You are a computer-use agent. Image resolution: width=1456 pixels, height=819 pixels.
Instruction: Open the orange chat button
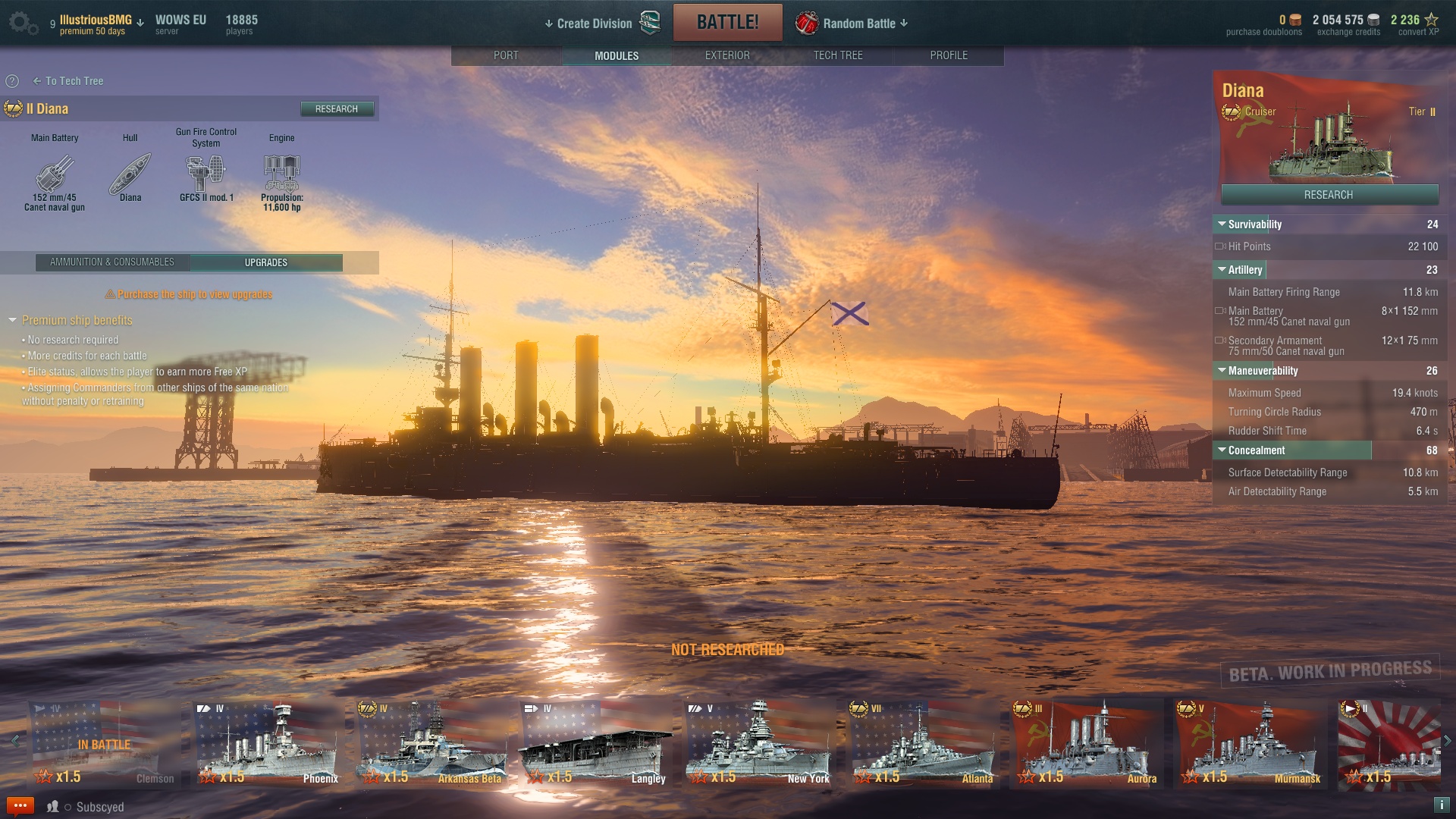pyautogui.click(x=20, y=806)
